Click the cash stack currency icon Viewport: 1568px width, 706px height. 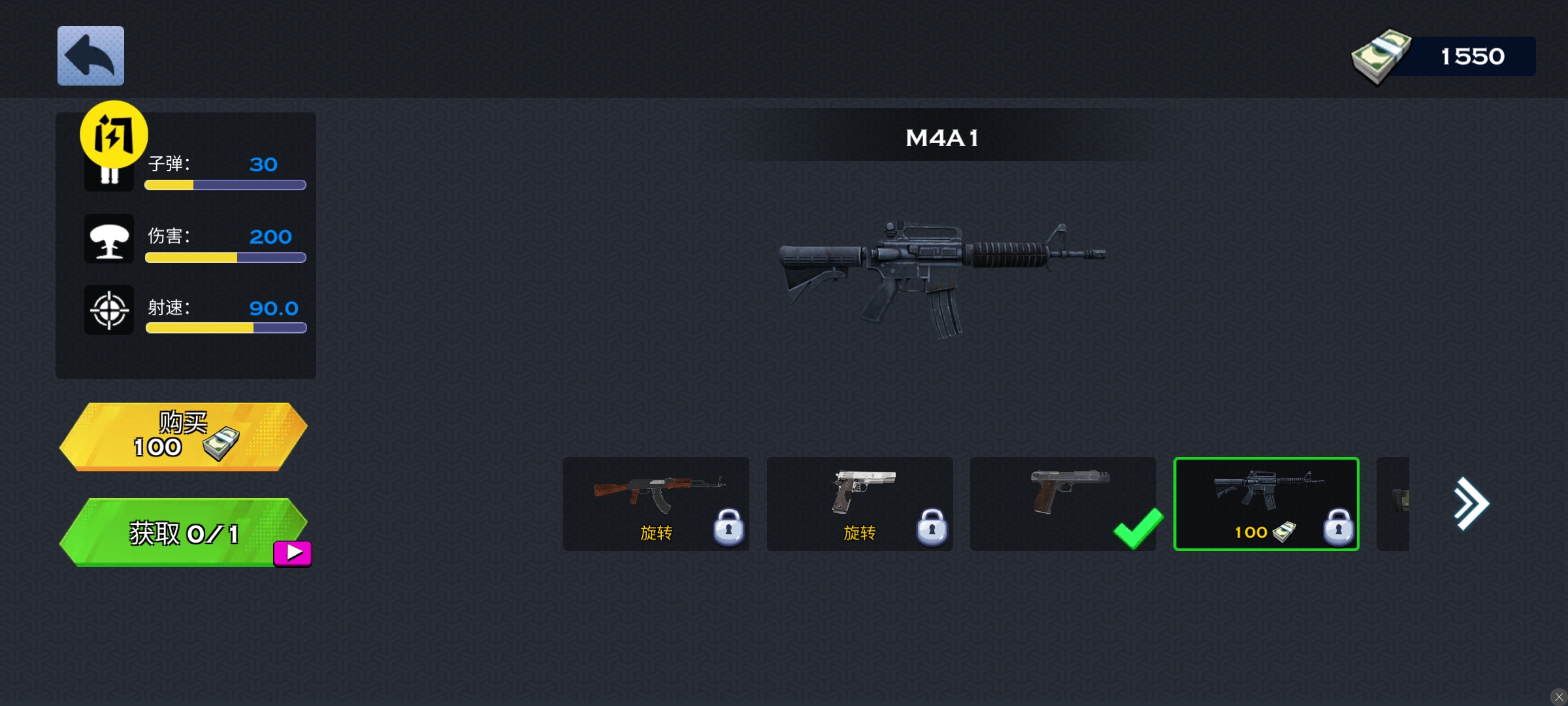pyautogui.click(x=1380, y=56)
